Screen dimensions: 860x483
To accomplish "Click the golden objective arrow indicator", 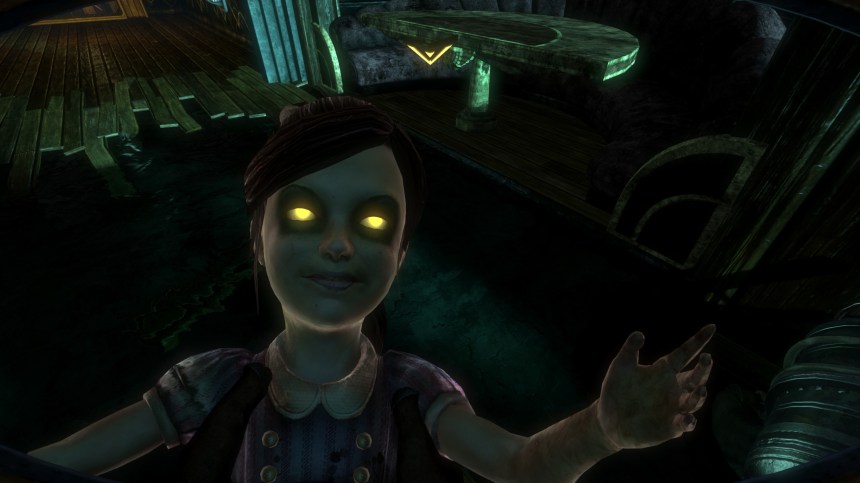I will pyautogui.click(x=427, y=54).
